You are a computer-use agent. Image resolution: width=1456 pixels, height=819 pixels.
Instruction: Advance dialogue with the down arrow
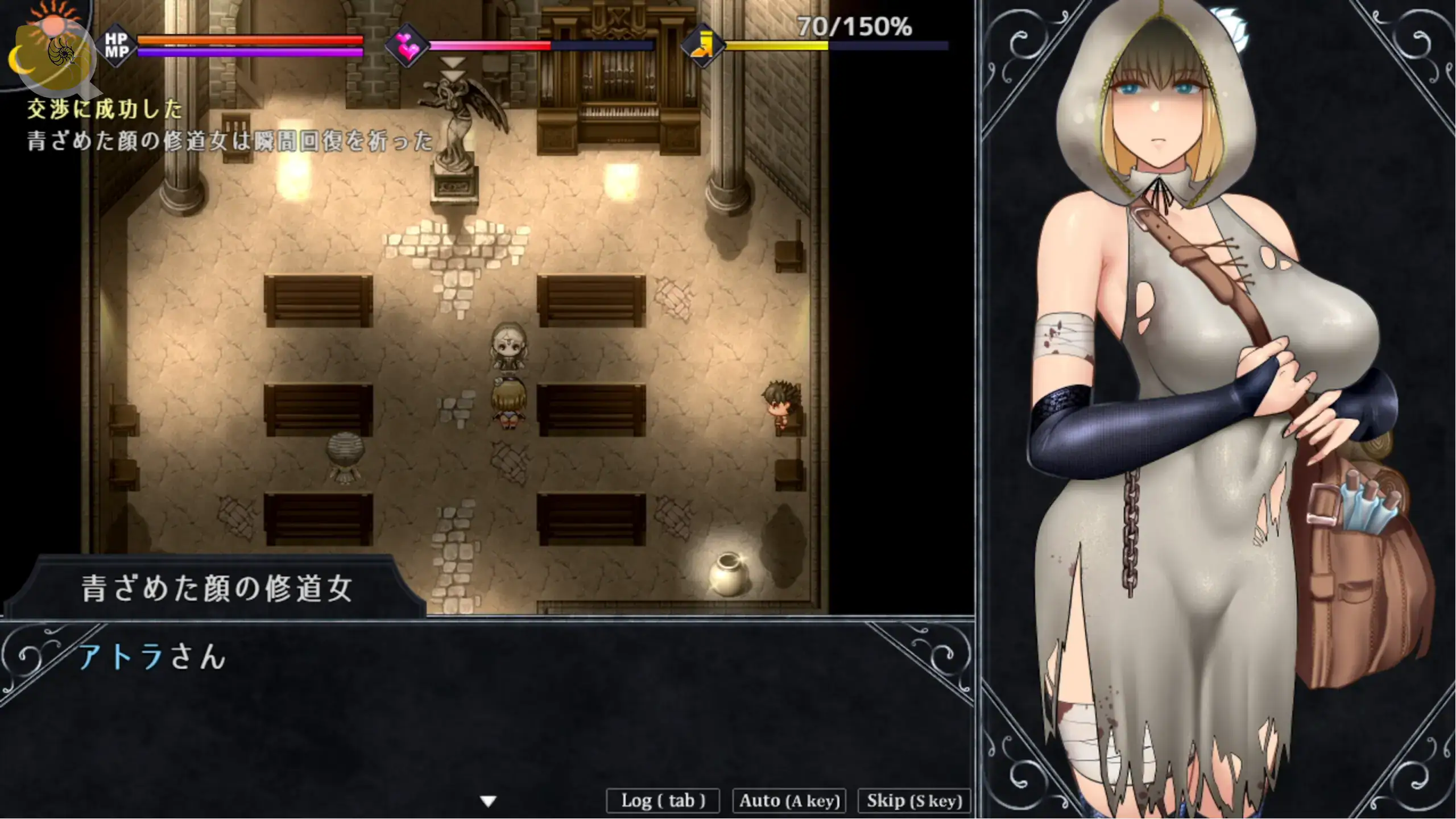click(x=488, y=801)
